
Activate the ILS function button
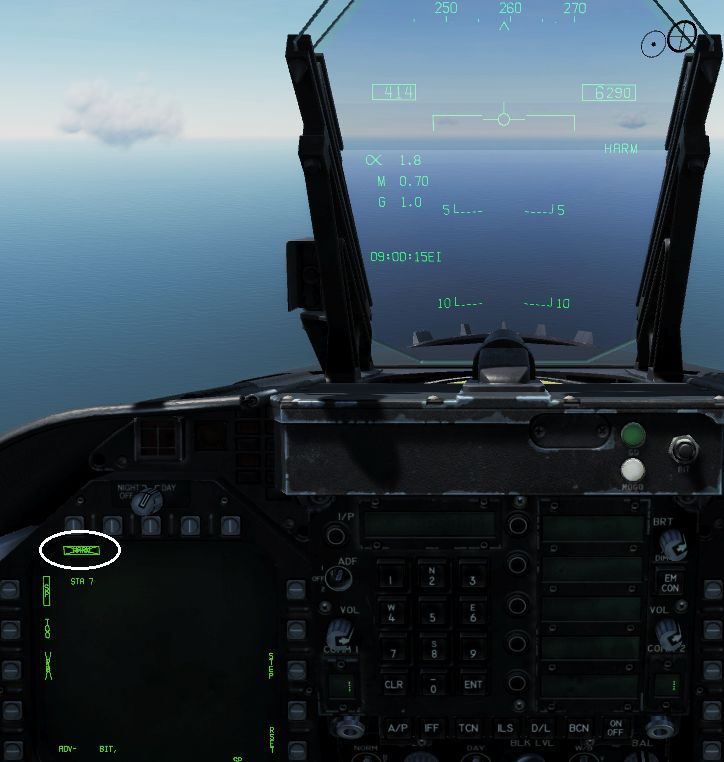coord(504,728)
